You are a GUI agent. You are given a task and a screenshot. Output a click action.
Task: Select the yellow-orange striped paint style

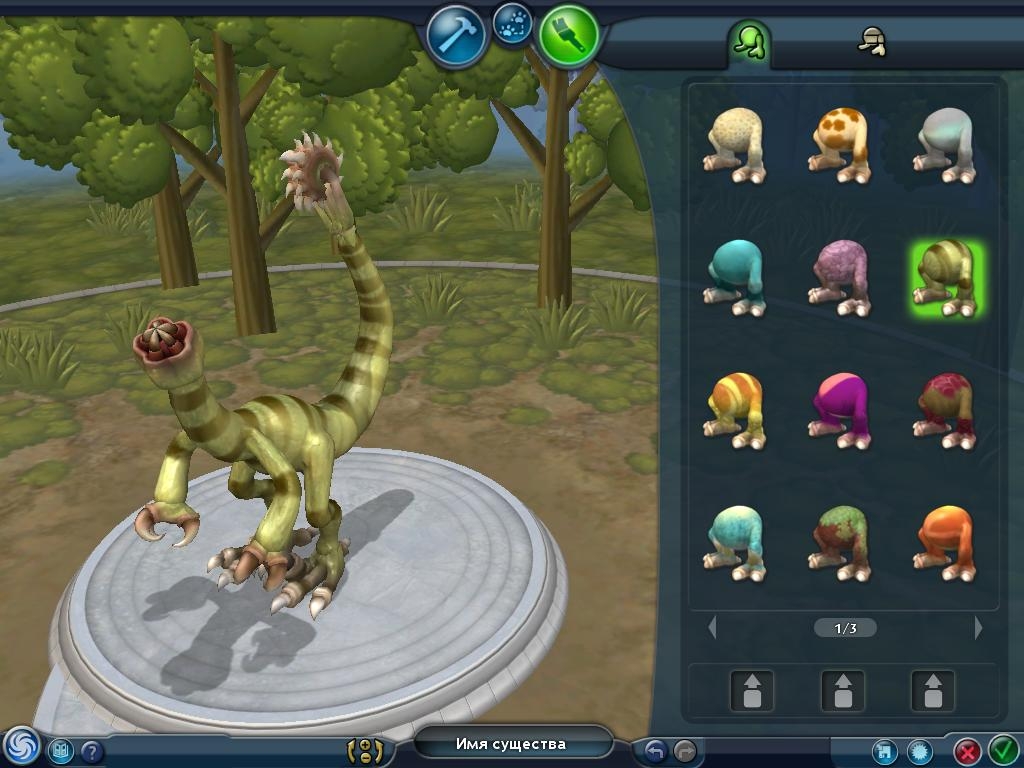(736, 408)
